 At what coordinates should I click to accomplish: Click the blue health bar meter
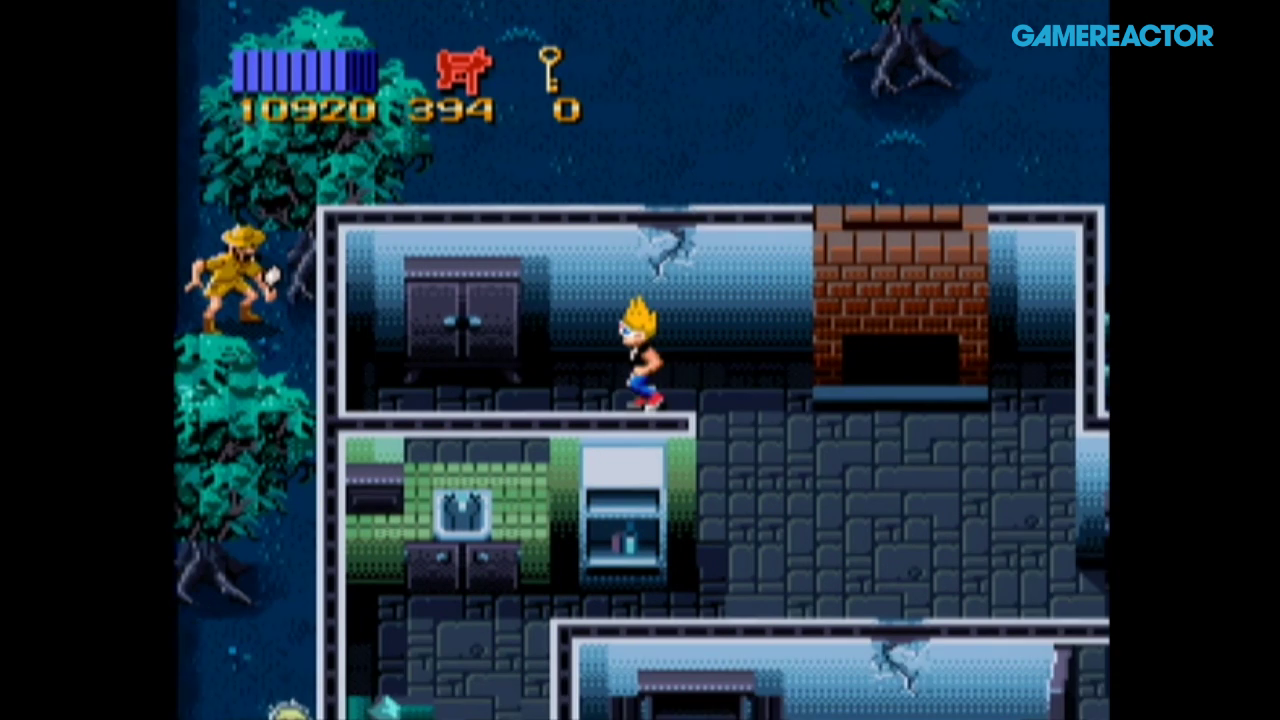(x=305, y=68)
